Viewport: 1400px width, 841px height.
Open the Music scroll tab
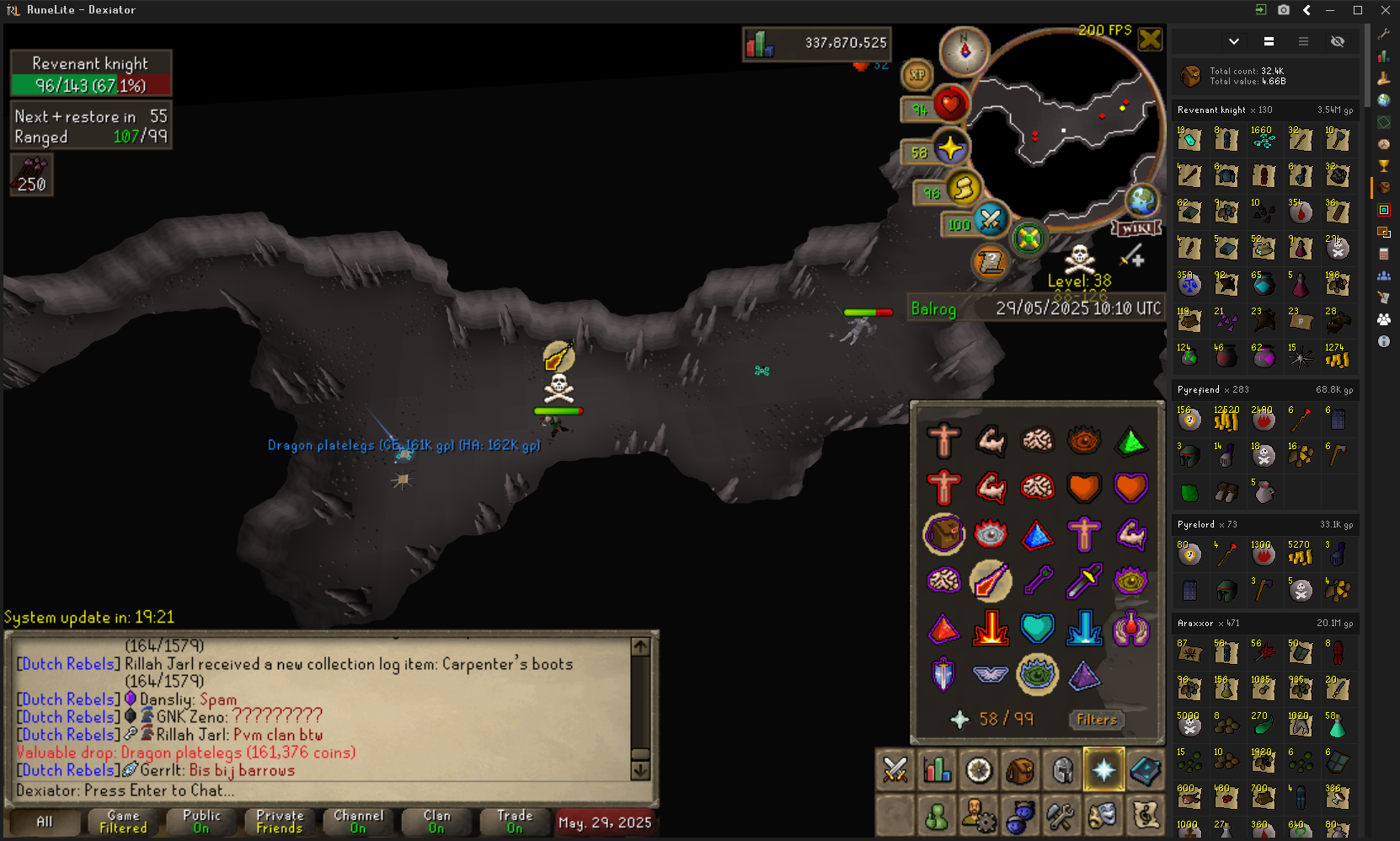click(x=1145, y=816)
